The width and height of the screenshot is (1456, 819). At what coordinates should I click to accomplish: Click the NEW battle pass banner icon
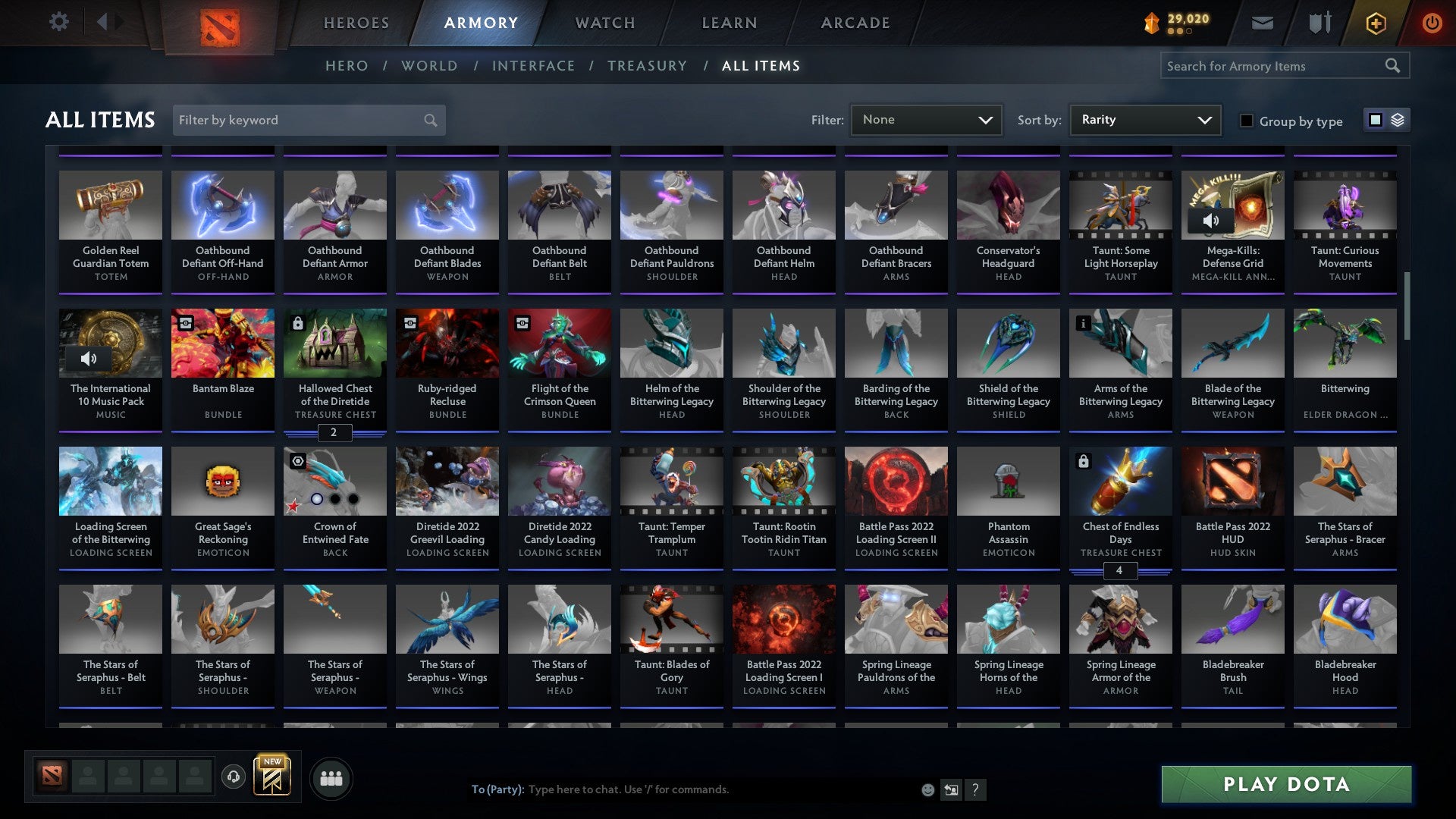[x=273, y=777]
